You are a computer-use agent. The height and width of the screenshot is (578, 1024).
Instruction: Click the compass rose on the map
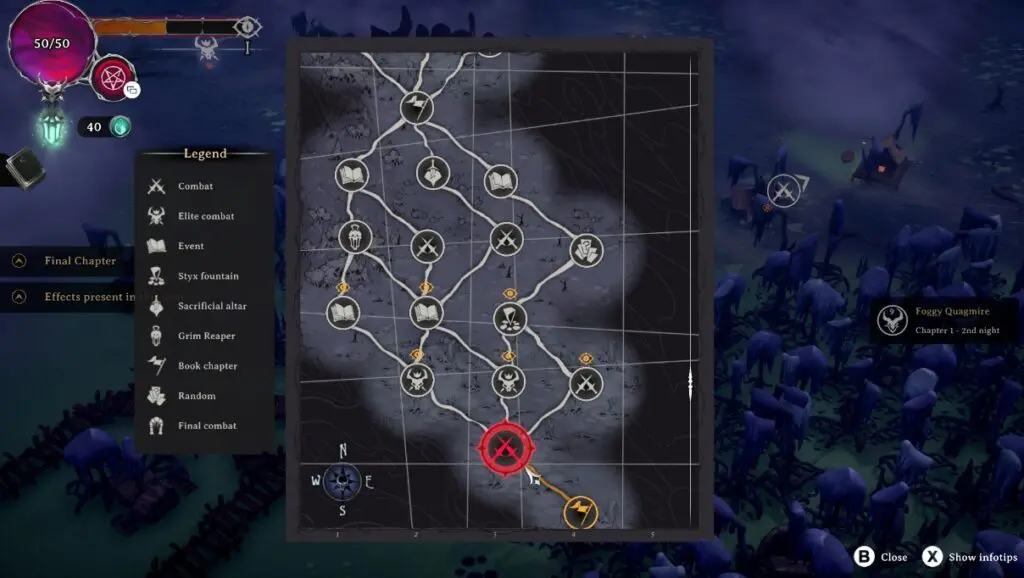click(343, 481)
